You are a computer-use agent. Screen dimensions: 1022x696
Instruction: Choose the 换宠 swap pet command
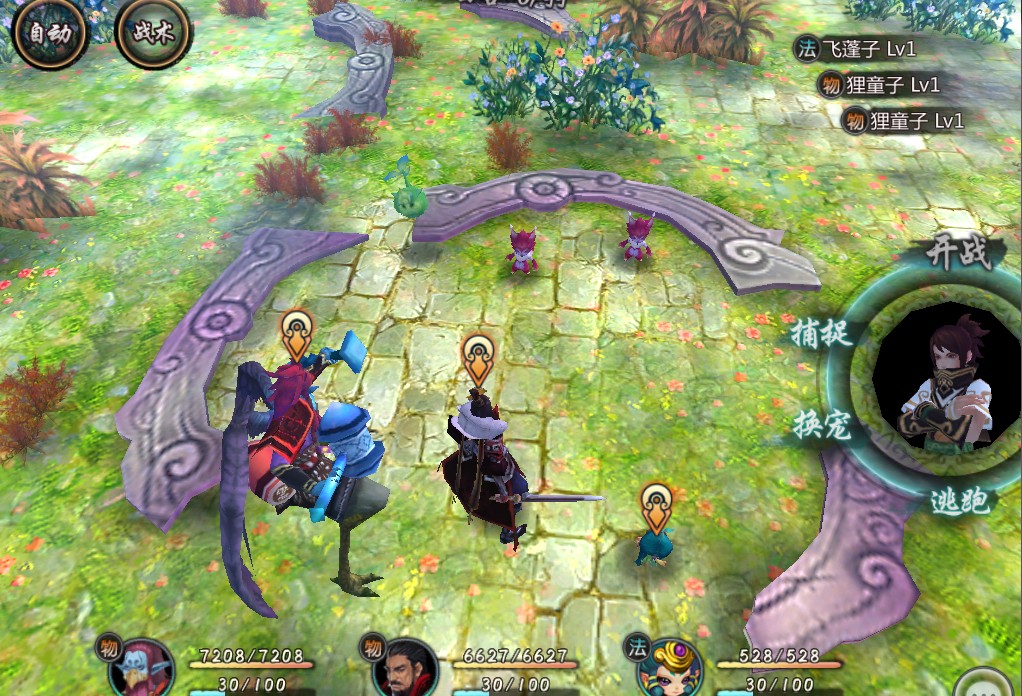(821, 425)
